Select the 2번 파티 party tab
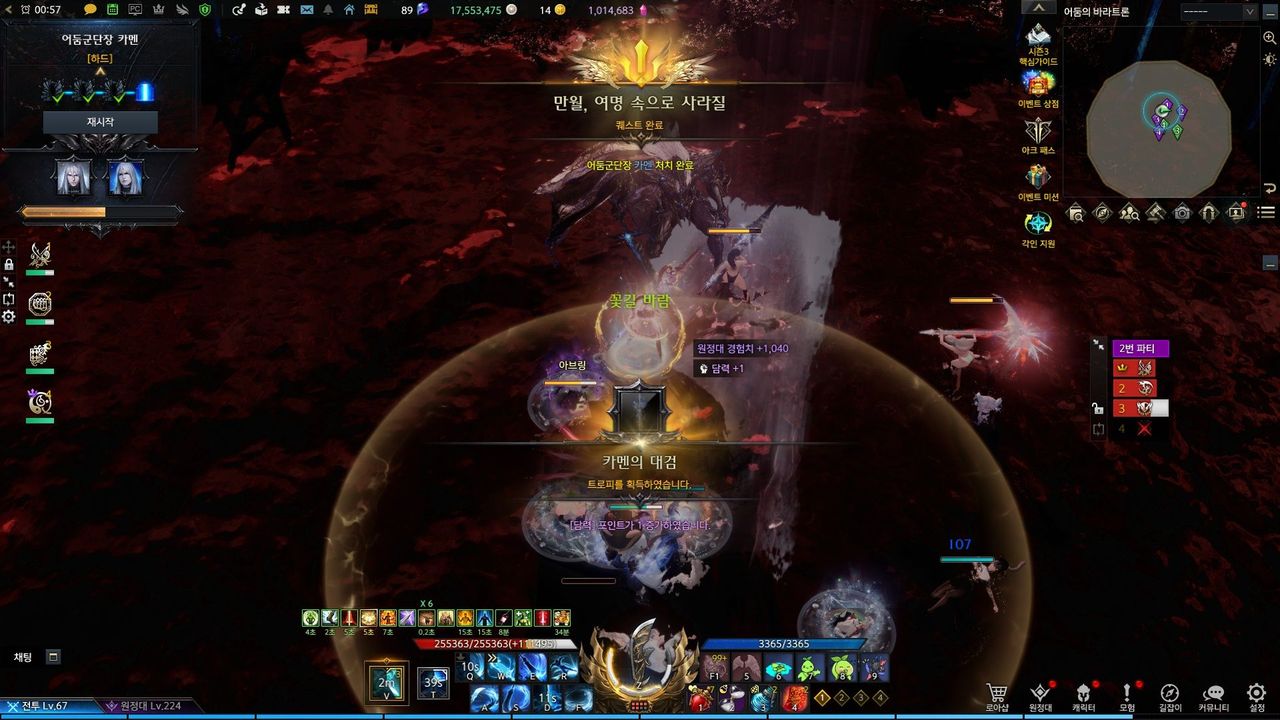1280x720 pixels. 1140,348
